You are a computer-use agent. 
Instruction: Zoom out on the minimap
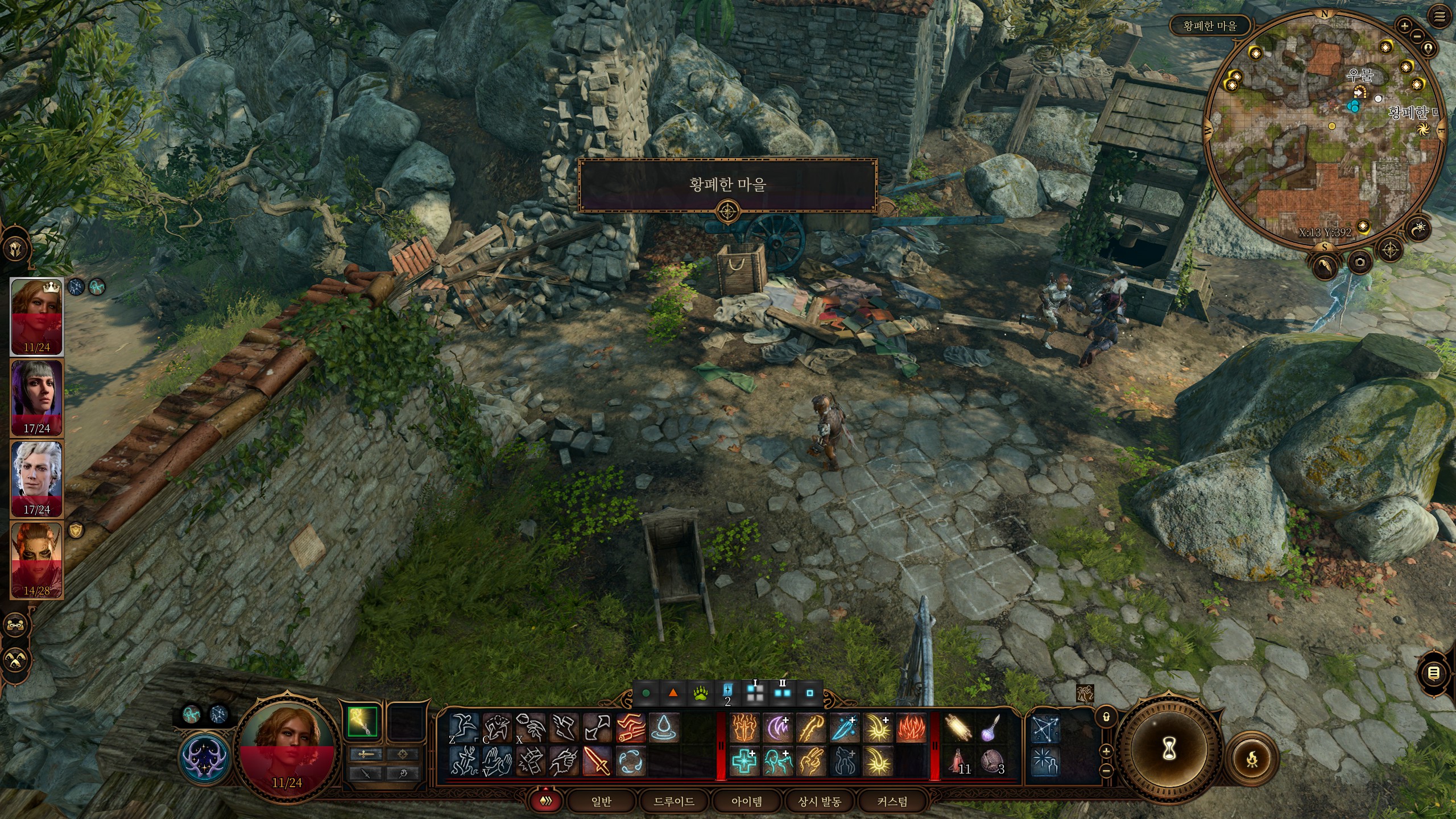coord(1417,36)
